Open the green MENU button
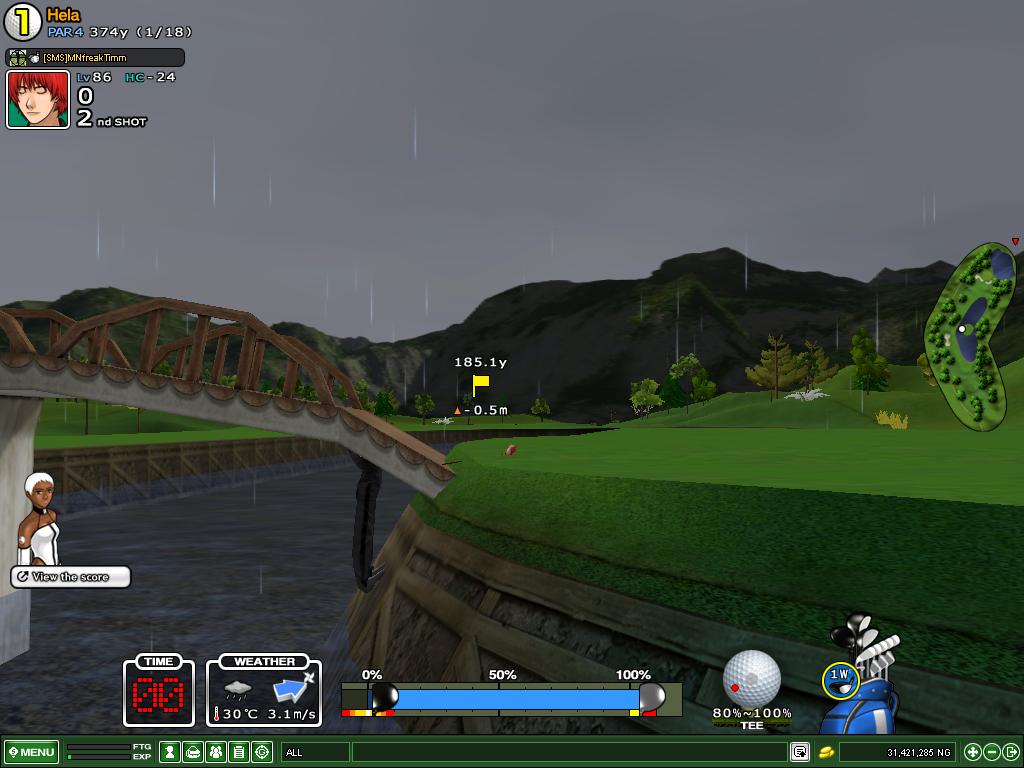 click(32, 752)
